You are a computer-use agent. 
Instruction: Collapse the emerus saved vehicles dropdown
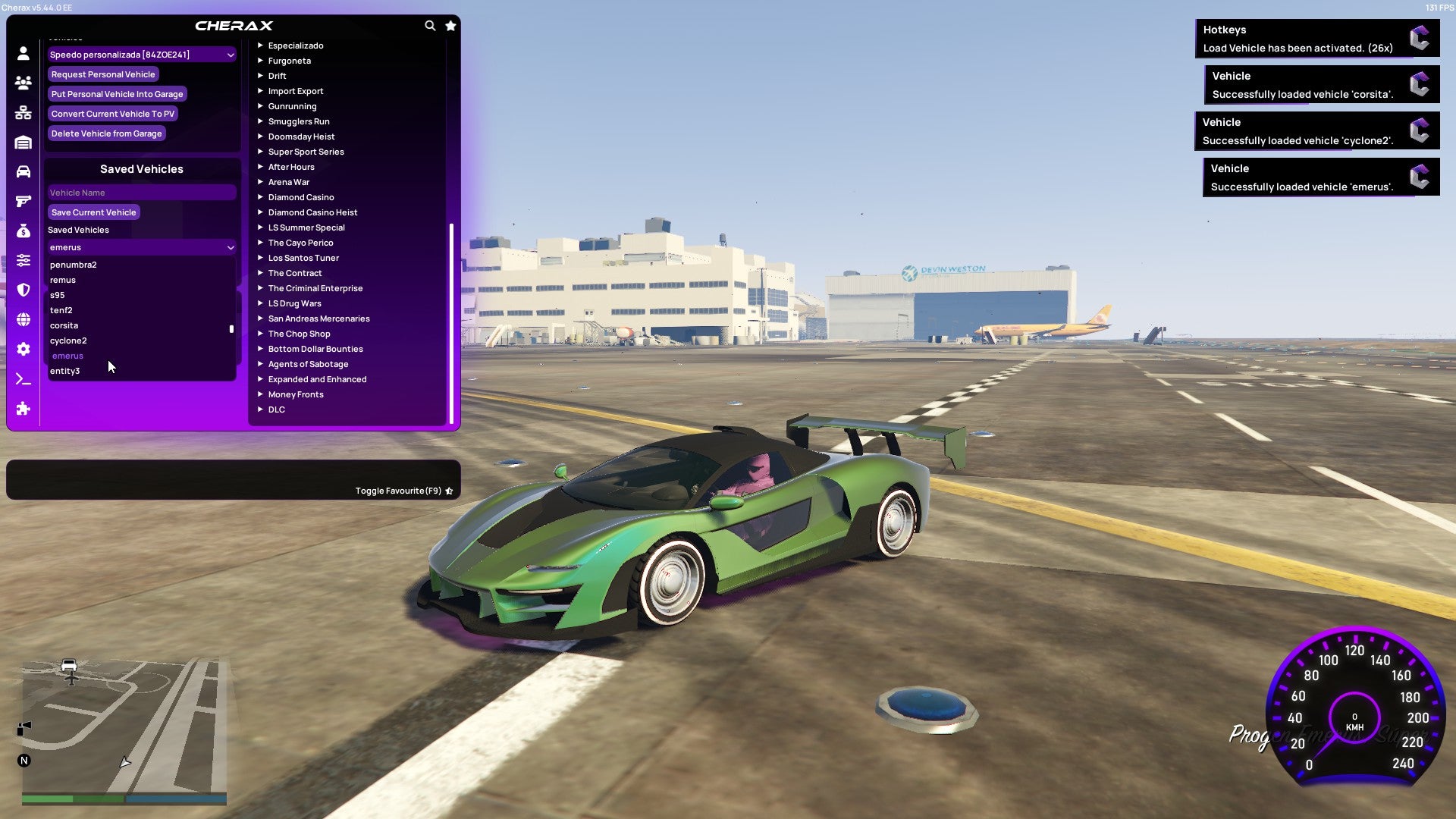tap(141, 247)
